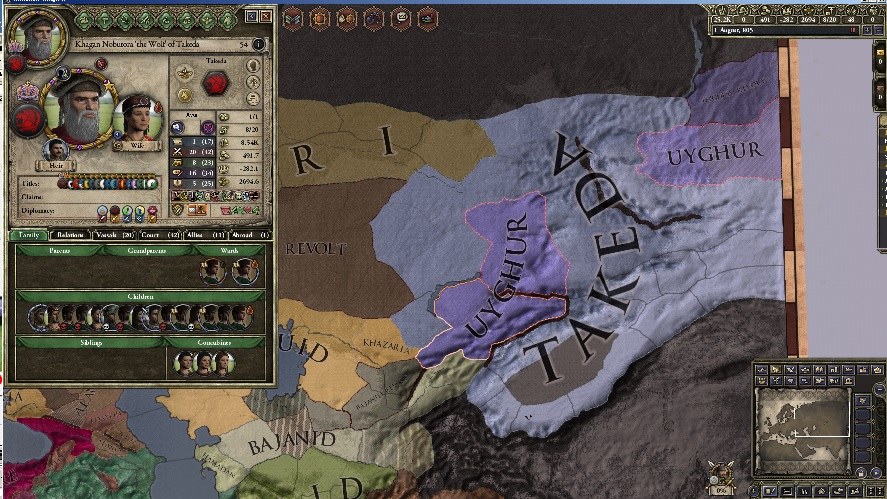Close the character panel

tap(265, 16)
